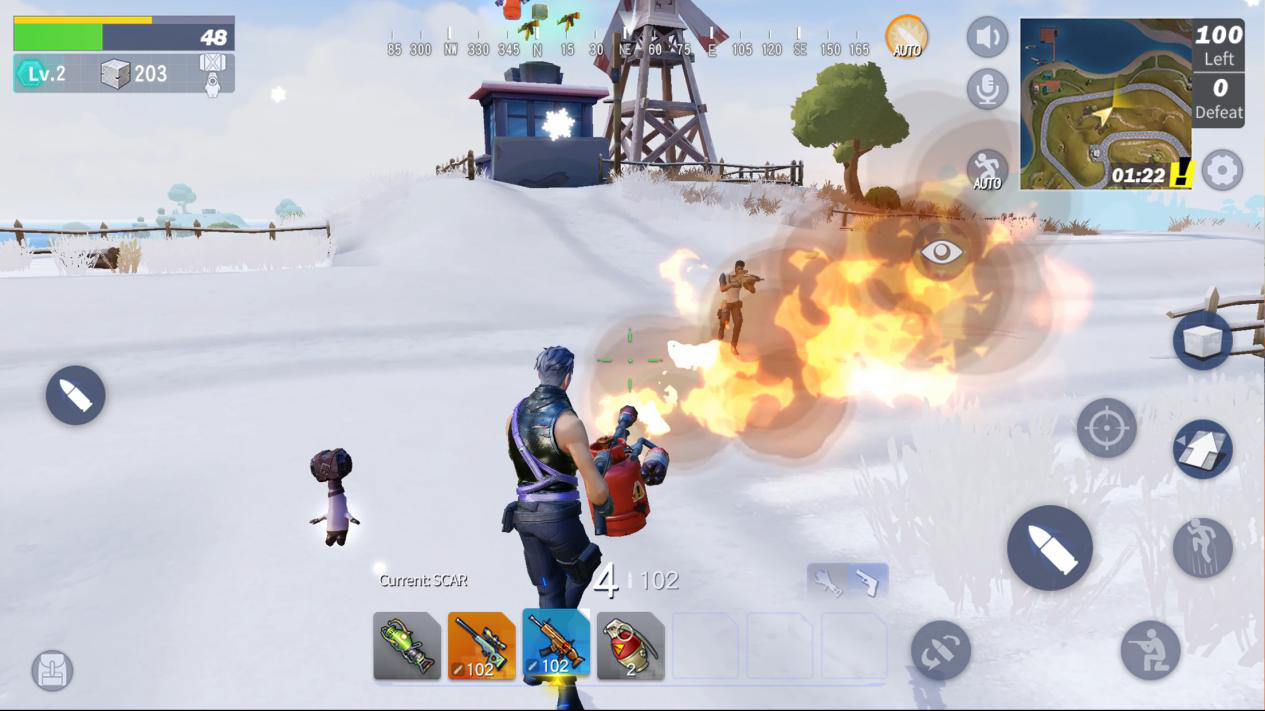
Task: Select the blue SCAR rifle slot
Action: 556,646
